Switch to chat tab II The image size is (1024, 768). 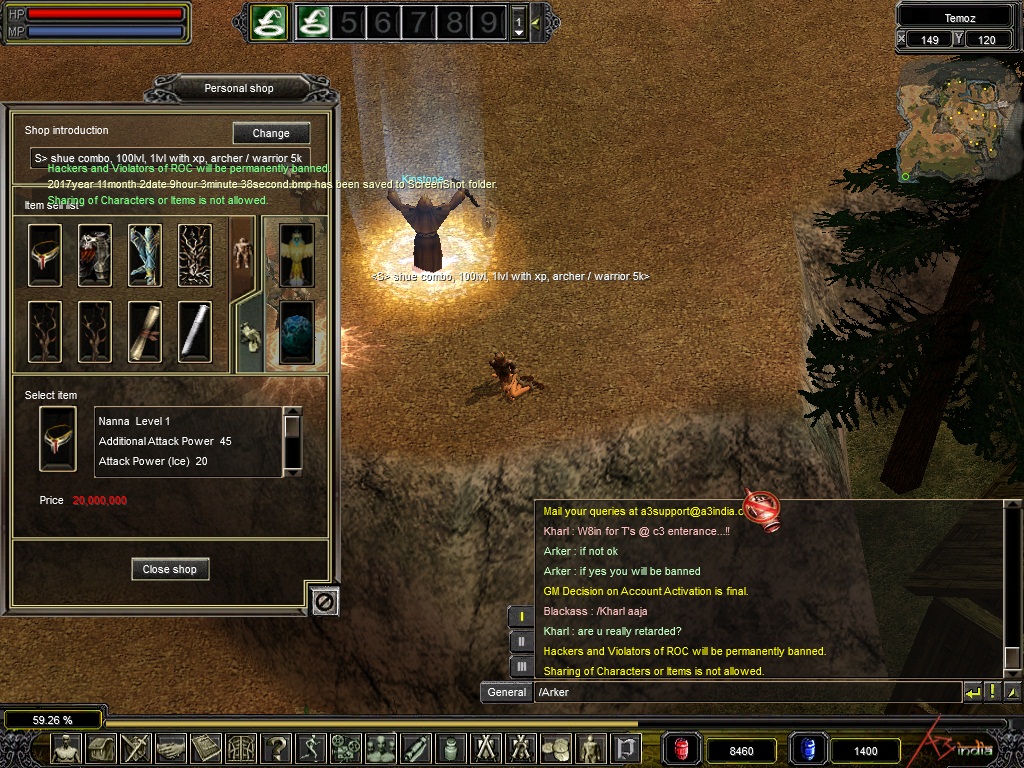tap(522, 641)
